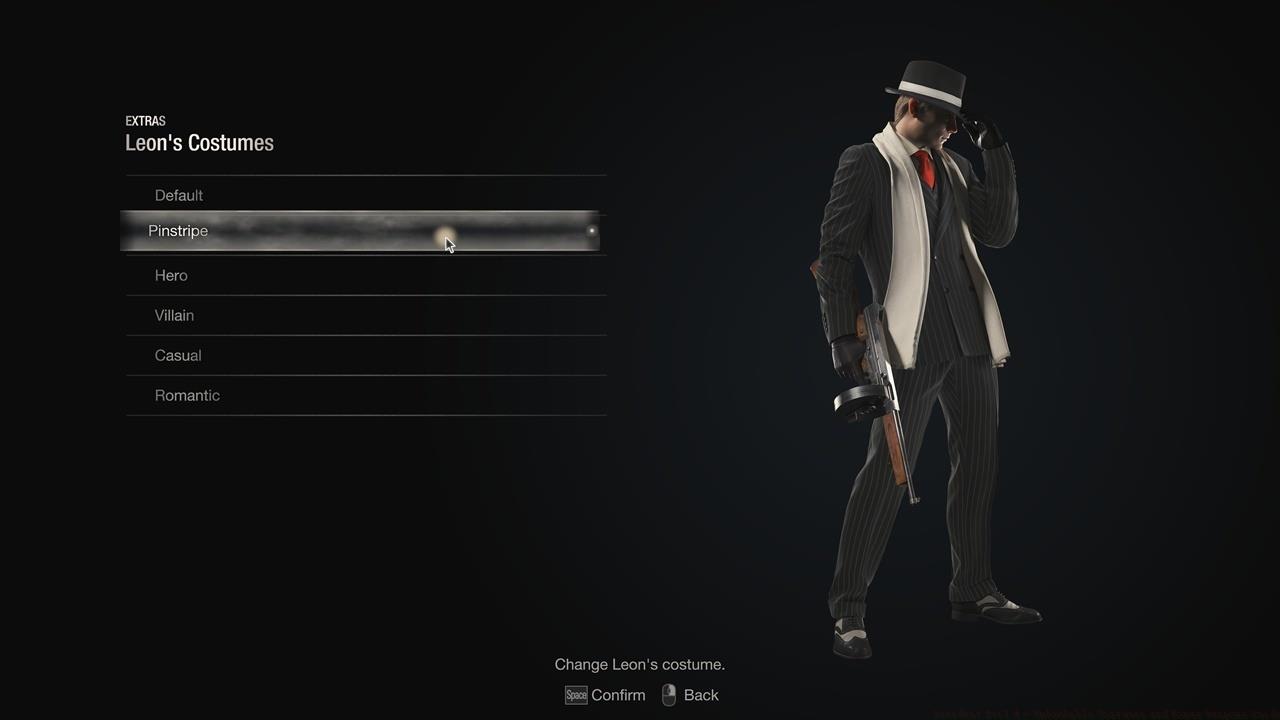The height and width of the screenshot is (720, 1280).
Task: Select the Pinstripe costume
Action: point(177,231)
